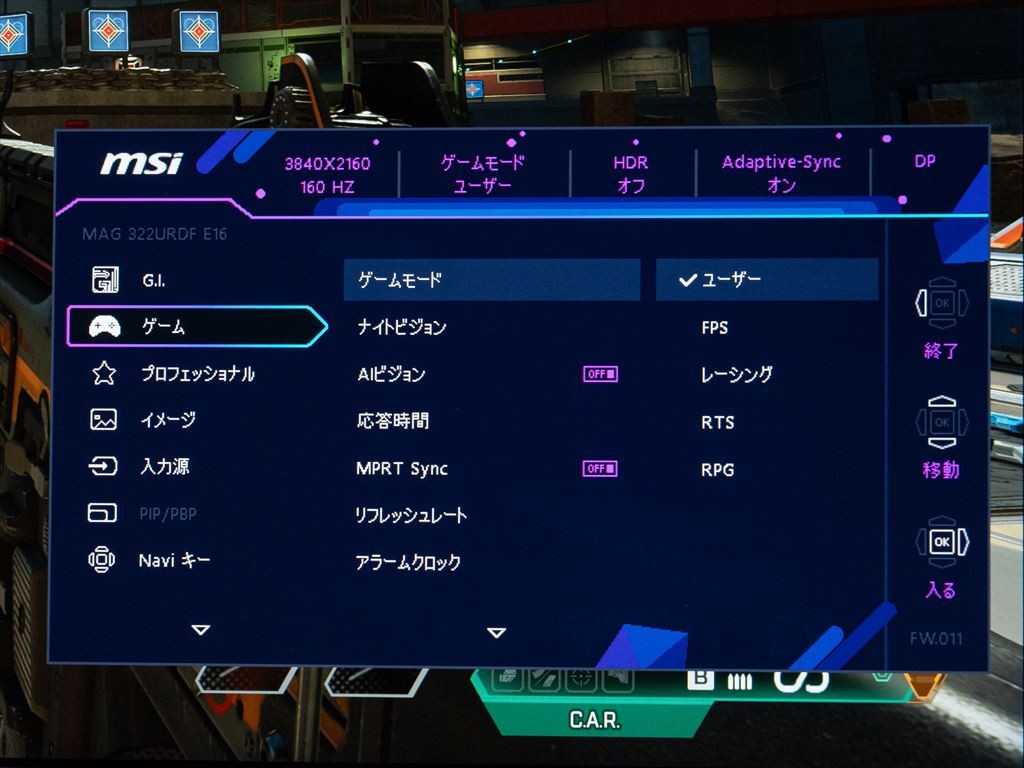Screen dimensions: 1024x768
Task: Toggle the AIビジョン OFF switch
Action: (x=600, y=374)
